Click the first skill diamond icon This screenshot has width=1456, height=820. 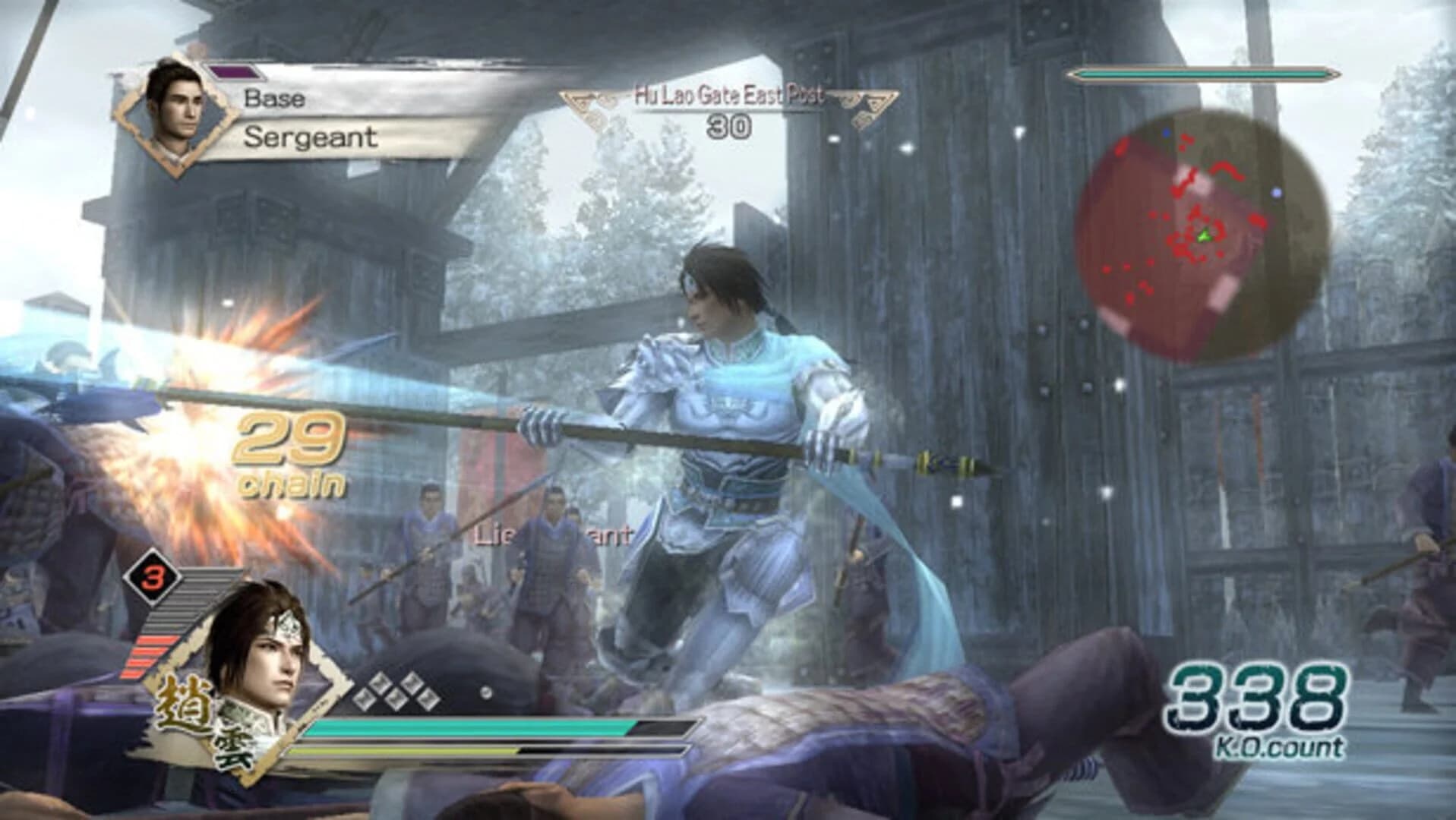pos(364,697)
